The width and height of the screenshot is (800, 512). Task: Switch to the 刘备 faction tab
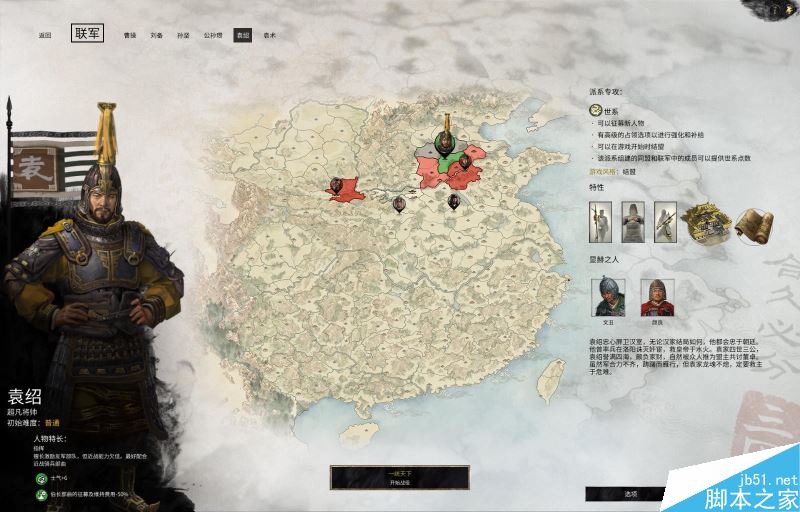(x=157, y=35)
